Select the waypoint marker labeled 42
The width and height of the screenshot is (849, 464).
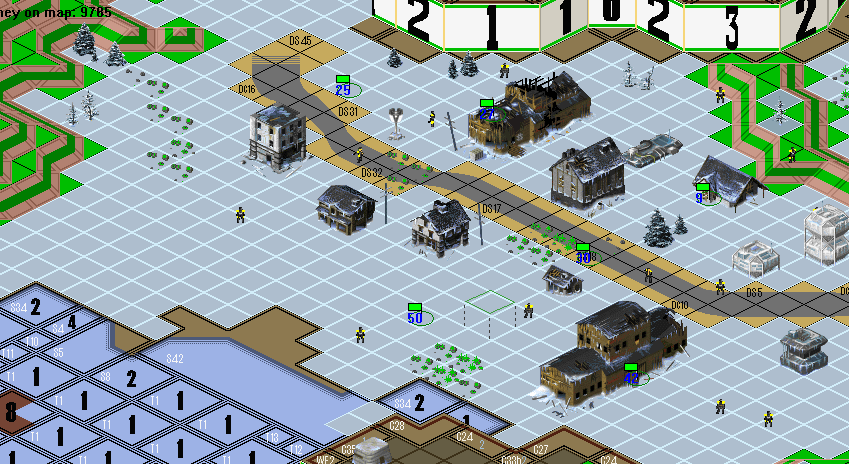click(631, 374)
